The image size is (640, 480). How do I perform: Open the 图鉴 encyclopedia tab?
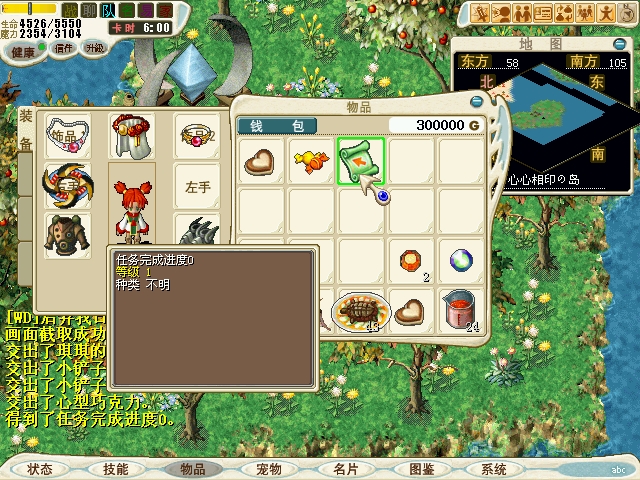tap(421, 468)
